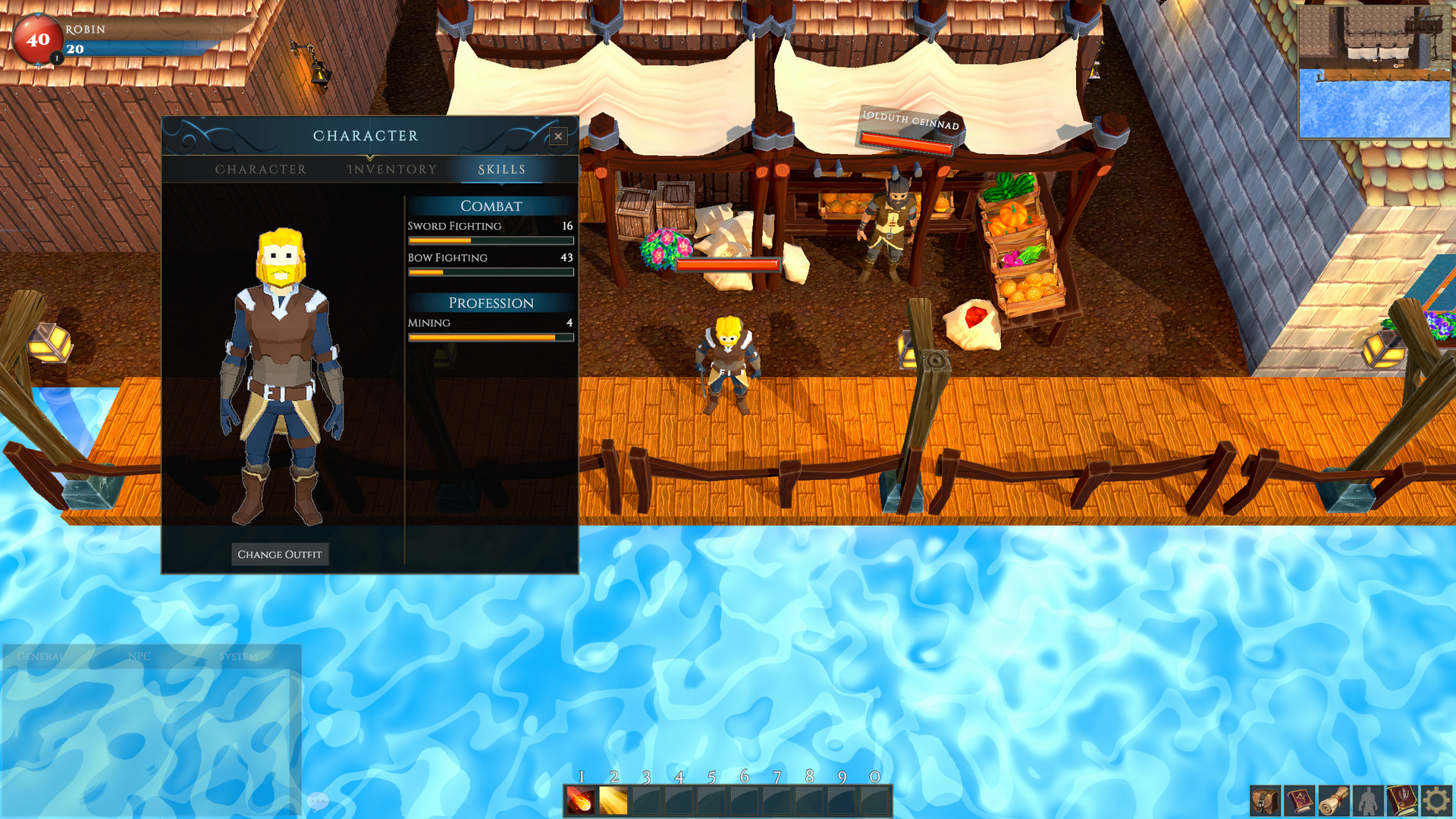Close the Character window
The width and height of the screenshot is (1456, 819).
click(558, 136)
